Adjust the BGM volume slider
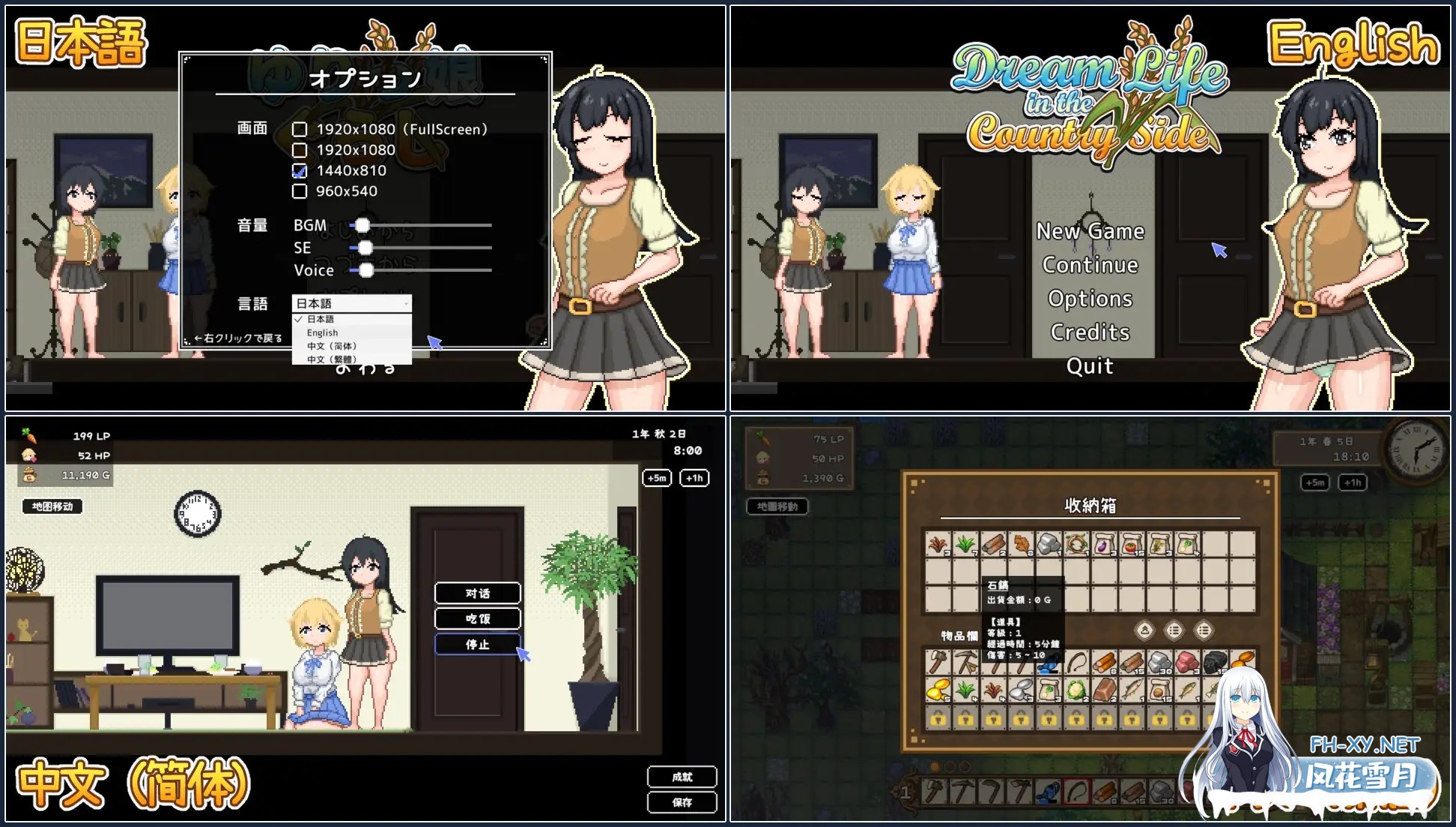This screenshot has height=827, width=1456. 364,225
